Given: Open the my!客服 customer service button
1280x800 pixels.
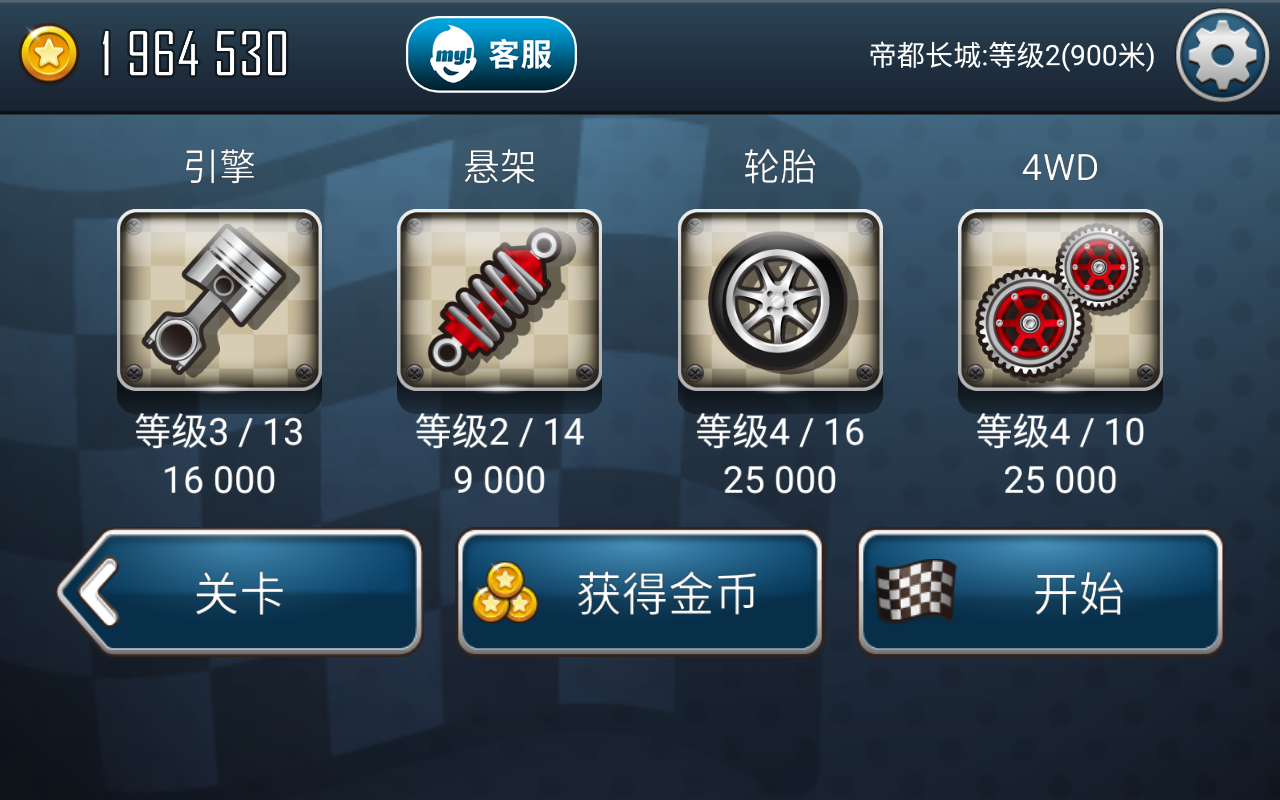Looking at the screenshot, I should coord(489,54).
